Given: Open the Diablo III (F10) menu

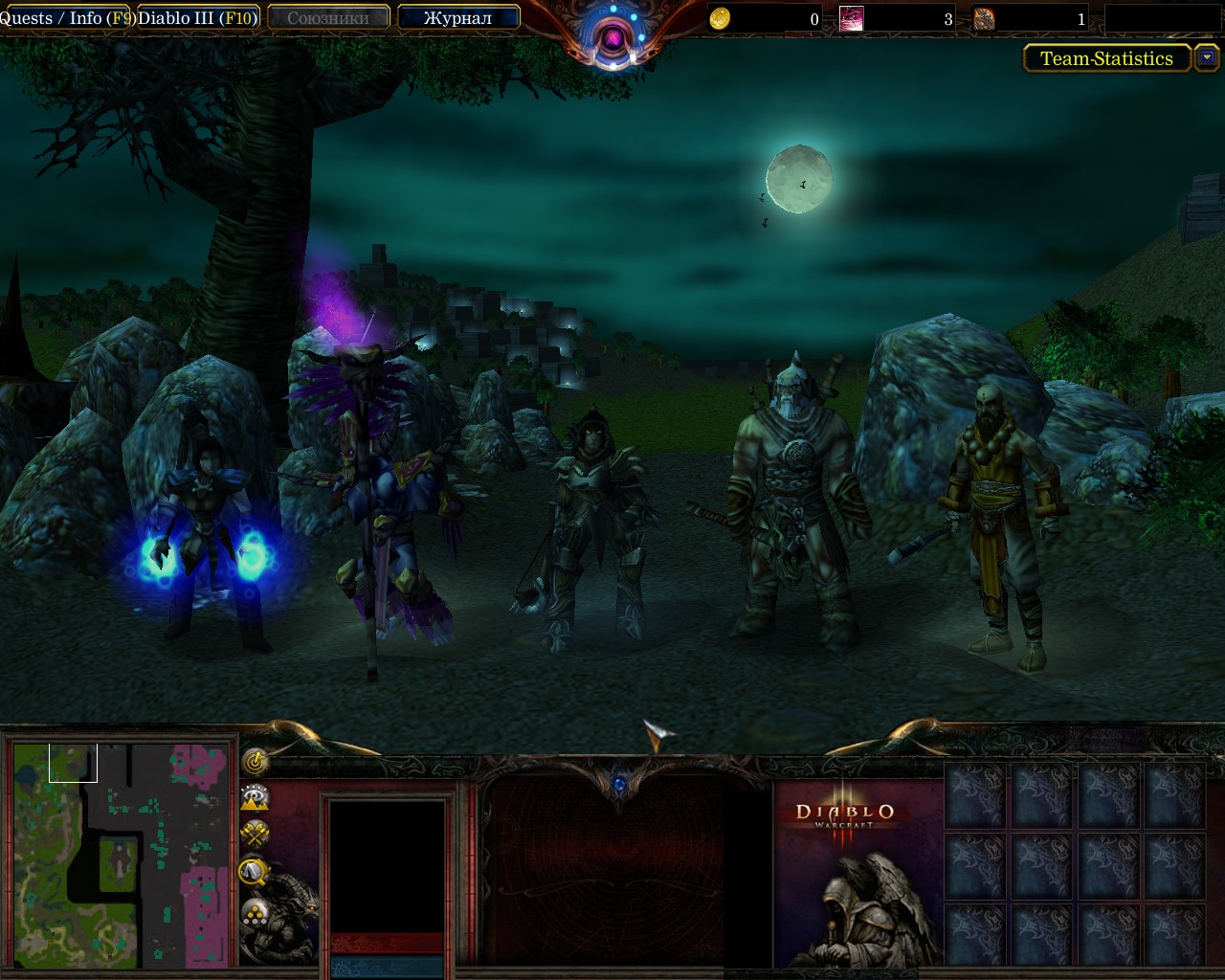Looking at the screenshot, I should click(197, 16).
